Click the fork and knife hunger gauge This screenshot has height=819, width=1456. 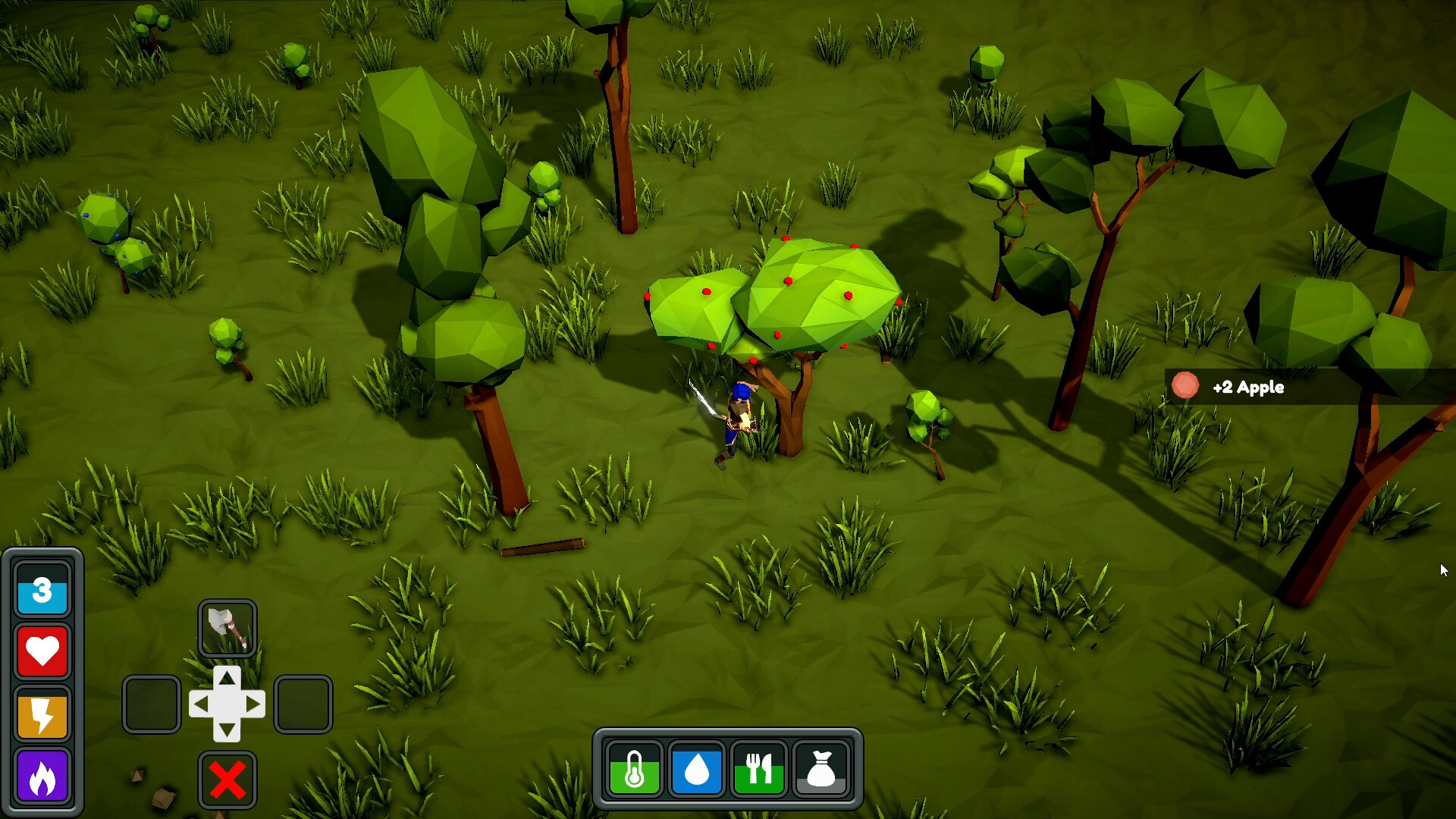click(x=759, y=770)
